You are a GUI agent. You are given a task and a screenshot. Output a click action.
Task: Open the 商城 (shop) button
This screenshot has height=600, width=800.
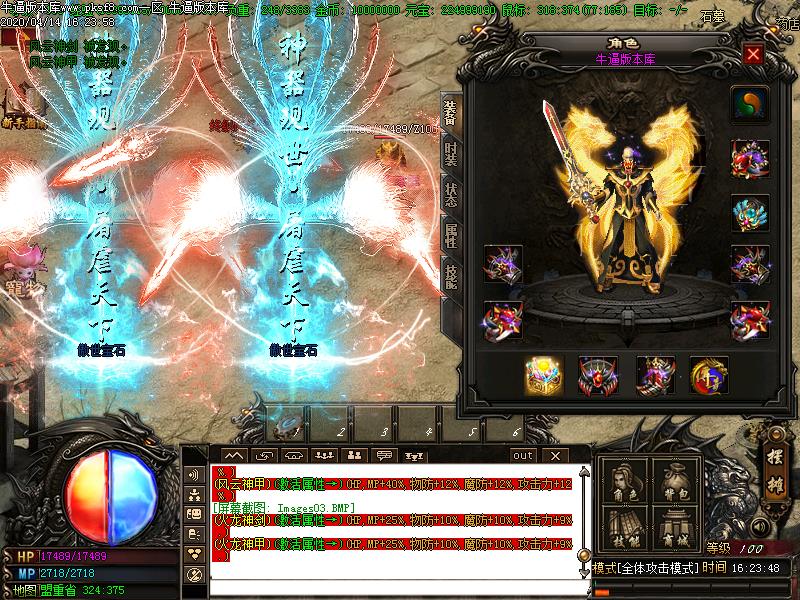tap(674, 530)
